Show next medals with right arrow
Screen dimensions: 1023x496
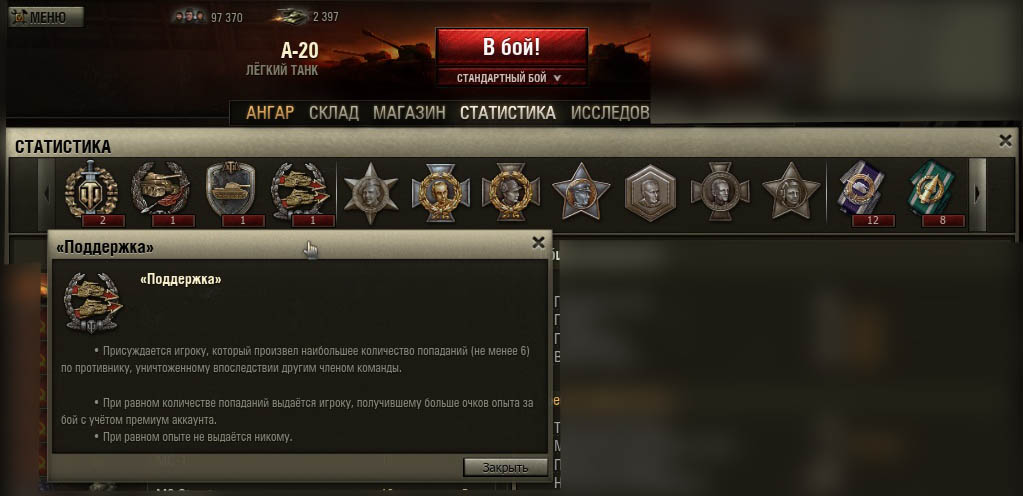(978, 192)
